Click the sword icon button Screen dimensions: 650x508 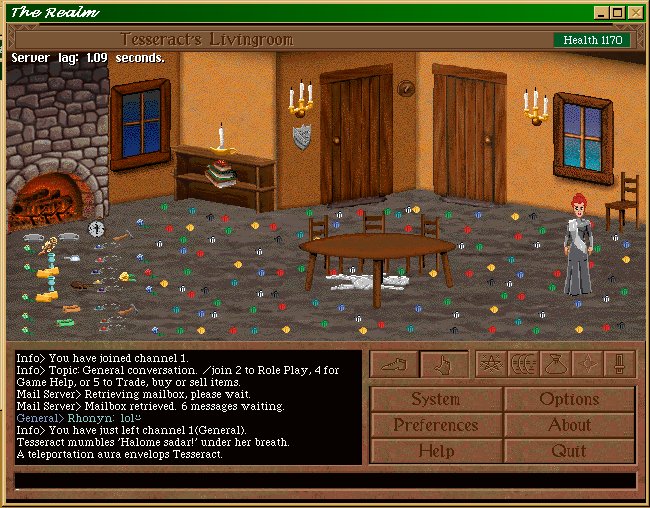(619, 364)
